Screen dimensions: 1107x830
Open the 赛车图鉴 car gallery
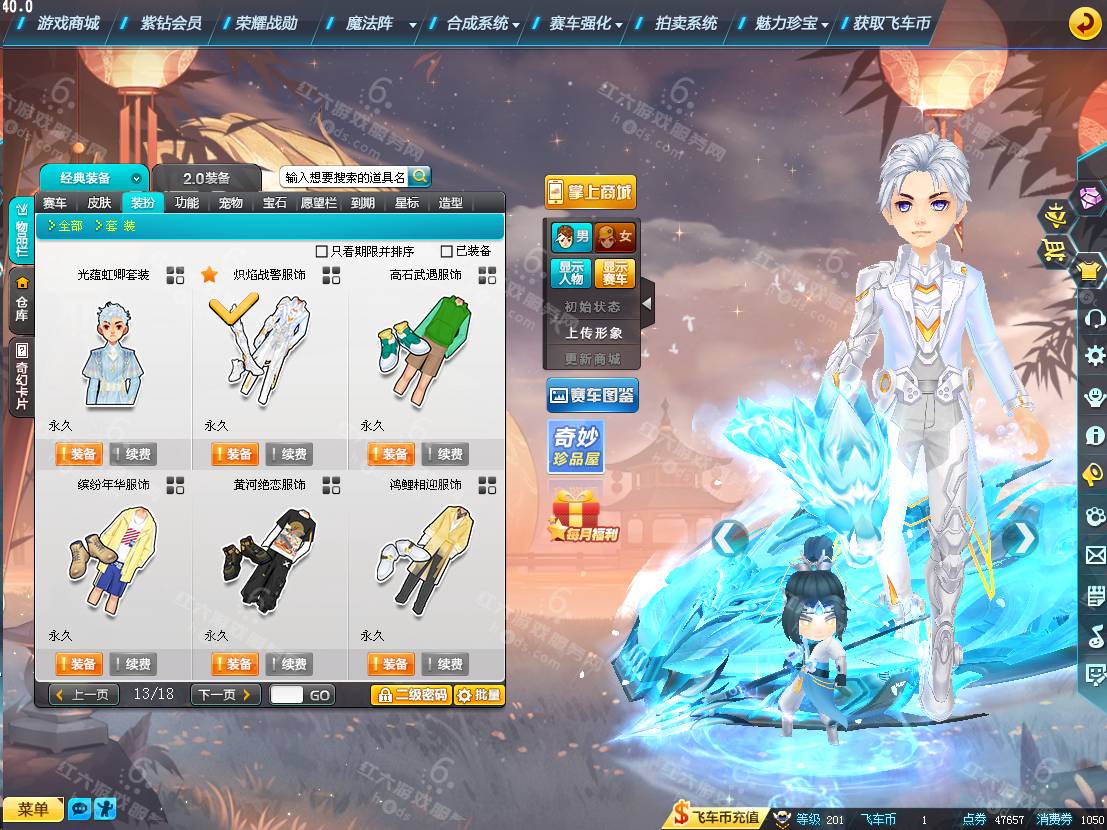click(592, 396)
